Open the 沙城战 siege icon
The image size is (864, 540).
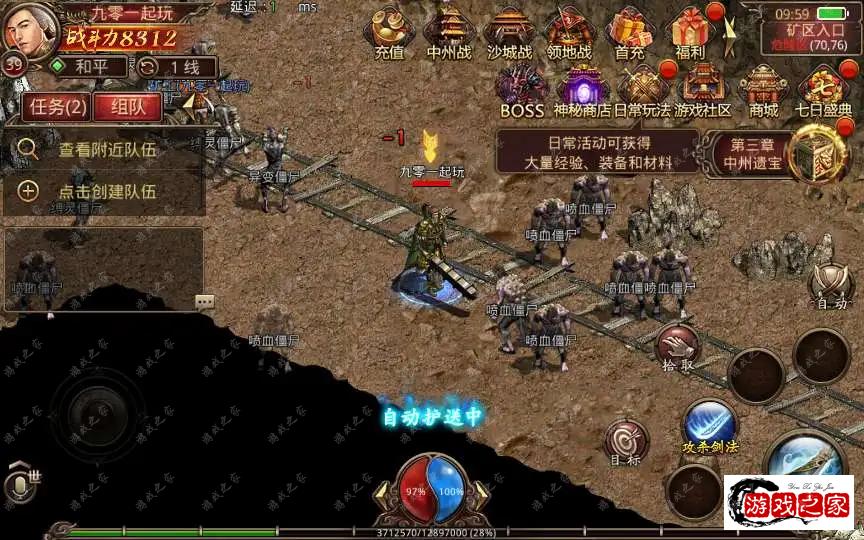coord(509,33)
